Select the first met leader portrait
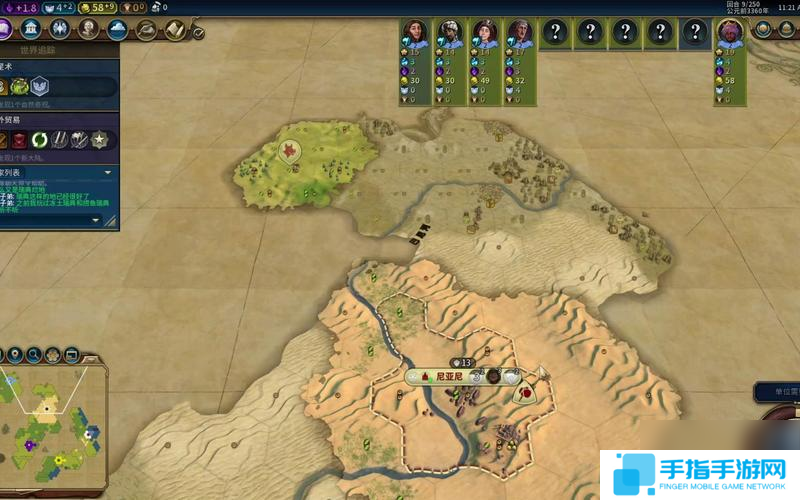Image resolution: width=800 pixels, height=500 pixels. coord(415,33)
